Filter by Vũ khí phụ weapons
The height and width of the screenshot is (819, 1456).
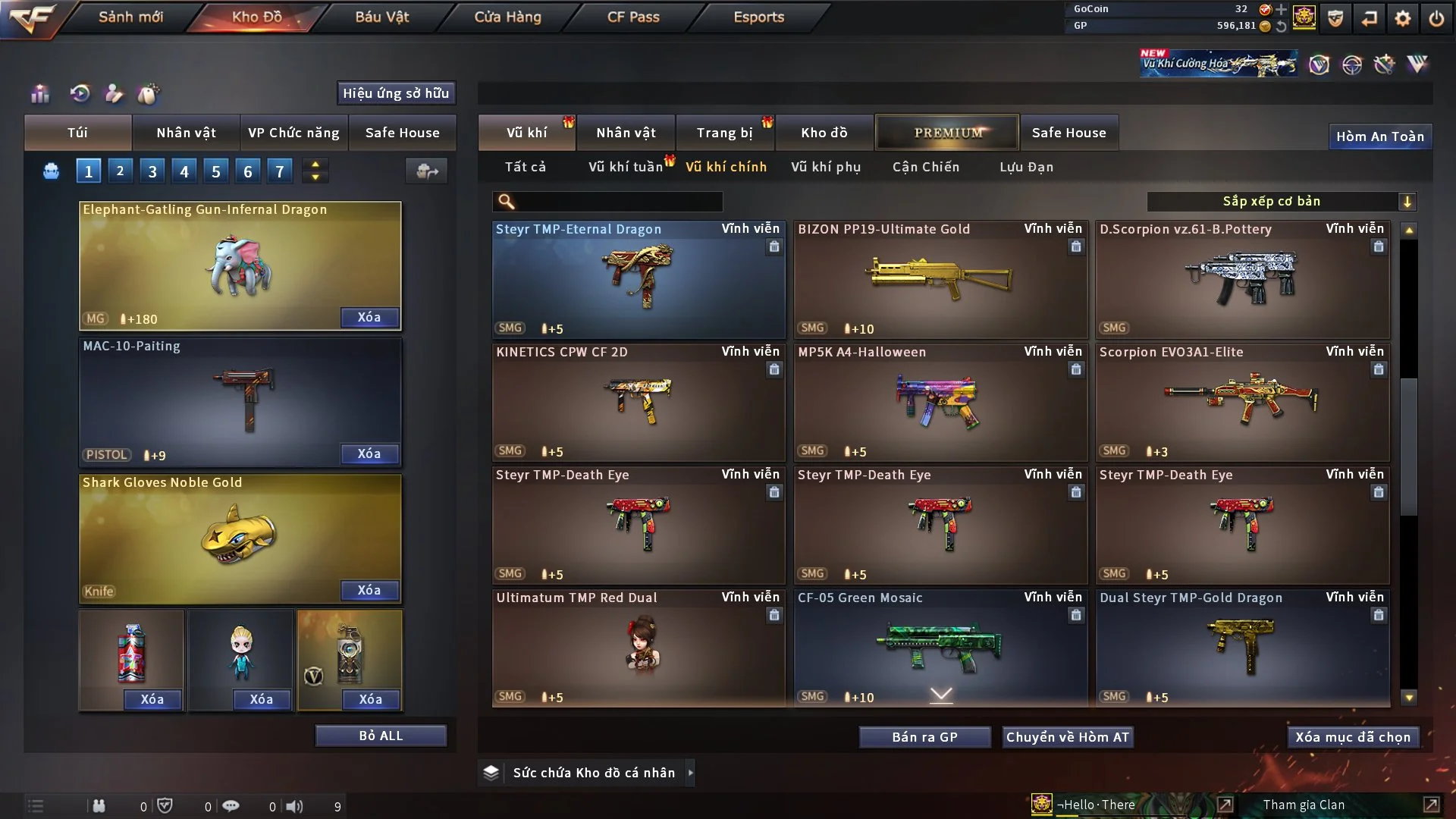(825, 167)
